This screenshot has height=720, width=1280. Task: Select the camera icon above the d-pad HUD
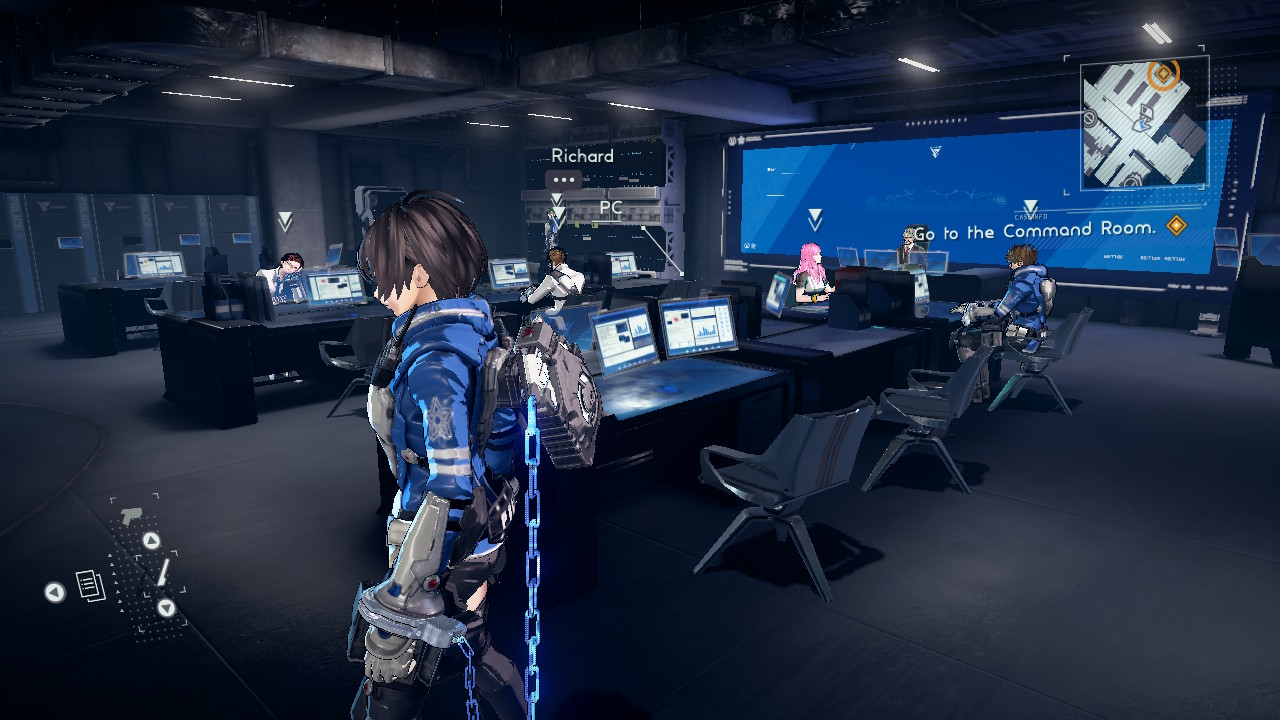click(x=131, y=515)
